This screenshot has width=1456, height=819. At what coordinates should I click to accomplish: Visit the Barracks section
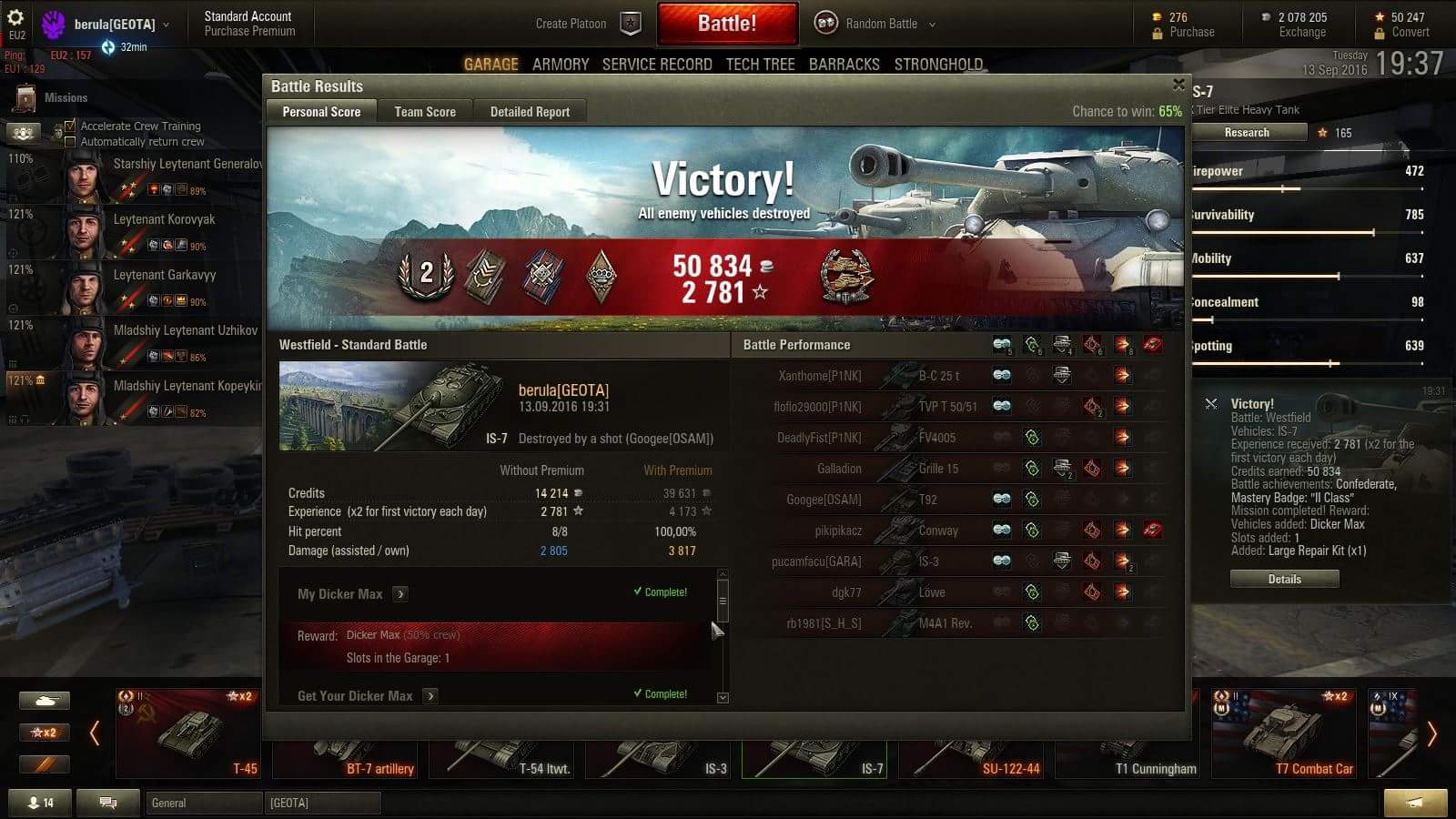click(844, 65)
